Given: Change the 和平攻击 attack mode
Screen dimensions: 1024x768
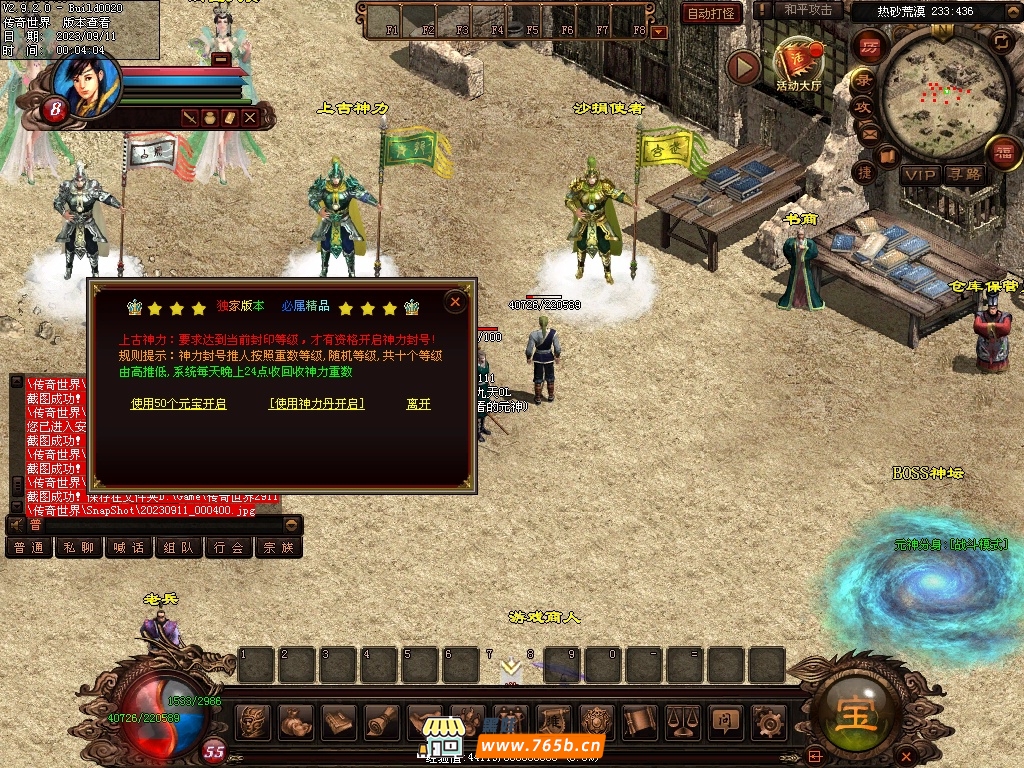Looking at the screenshot, I should point(808,10).
